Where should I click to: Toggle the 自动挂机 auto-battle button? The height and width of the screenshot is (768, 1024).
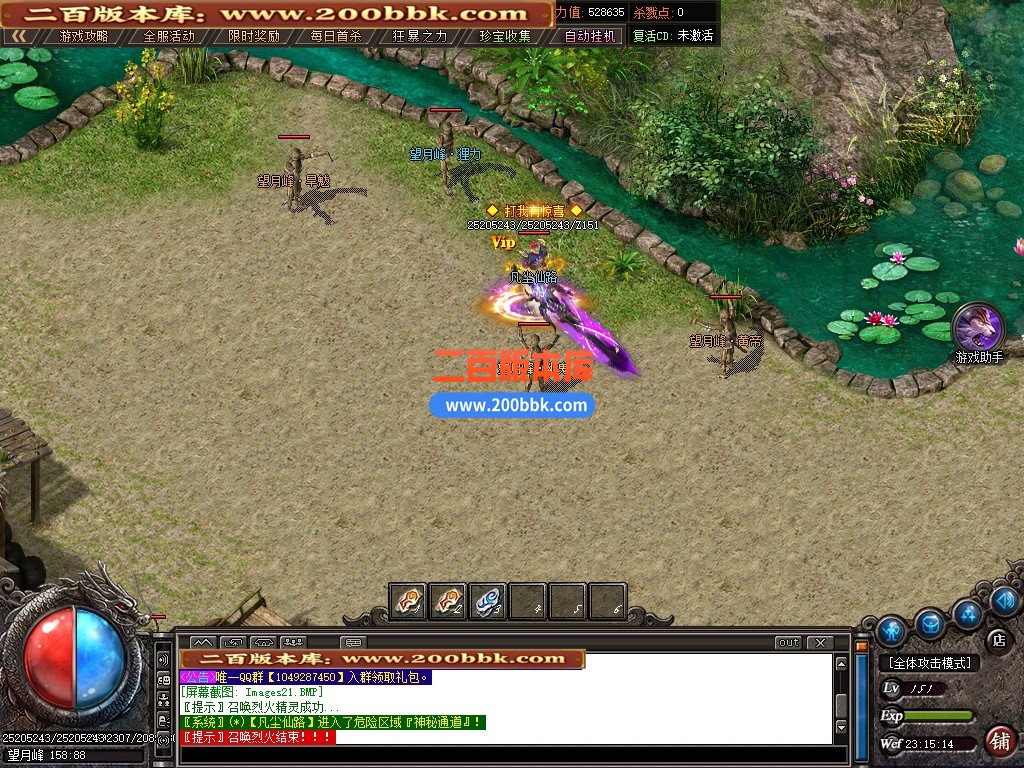tap(590, 36)
